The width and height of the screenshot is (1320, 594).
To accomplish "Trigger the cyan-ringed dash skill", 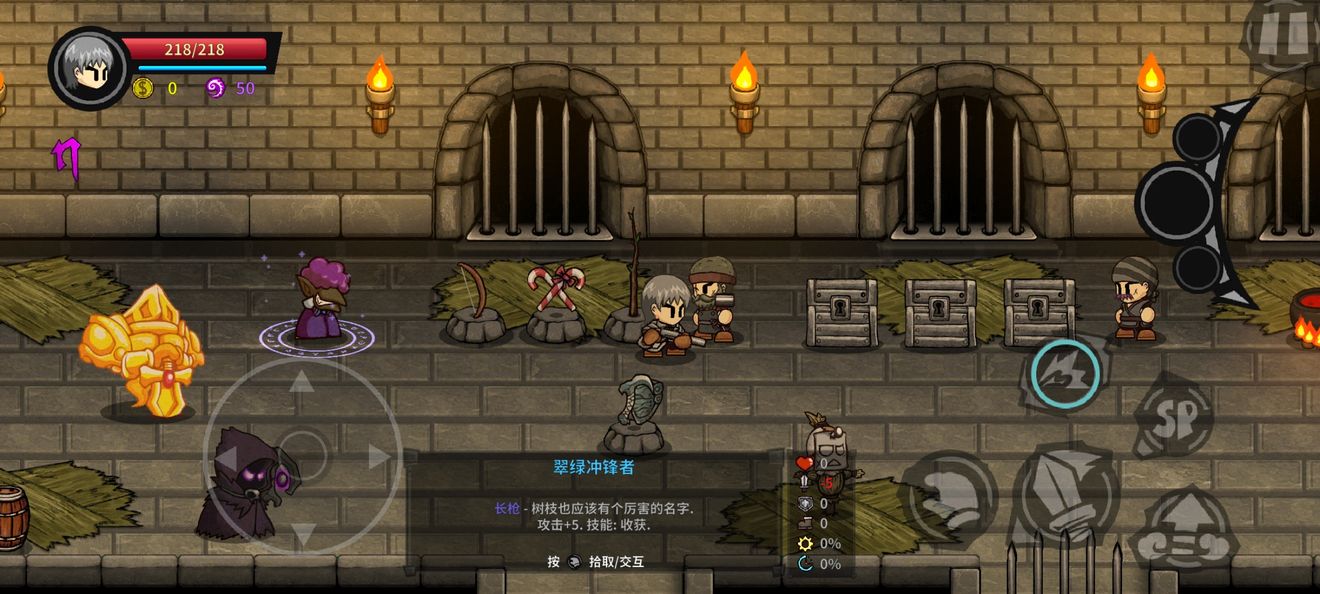I will pyautogui.click(x=1065, y=373).
